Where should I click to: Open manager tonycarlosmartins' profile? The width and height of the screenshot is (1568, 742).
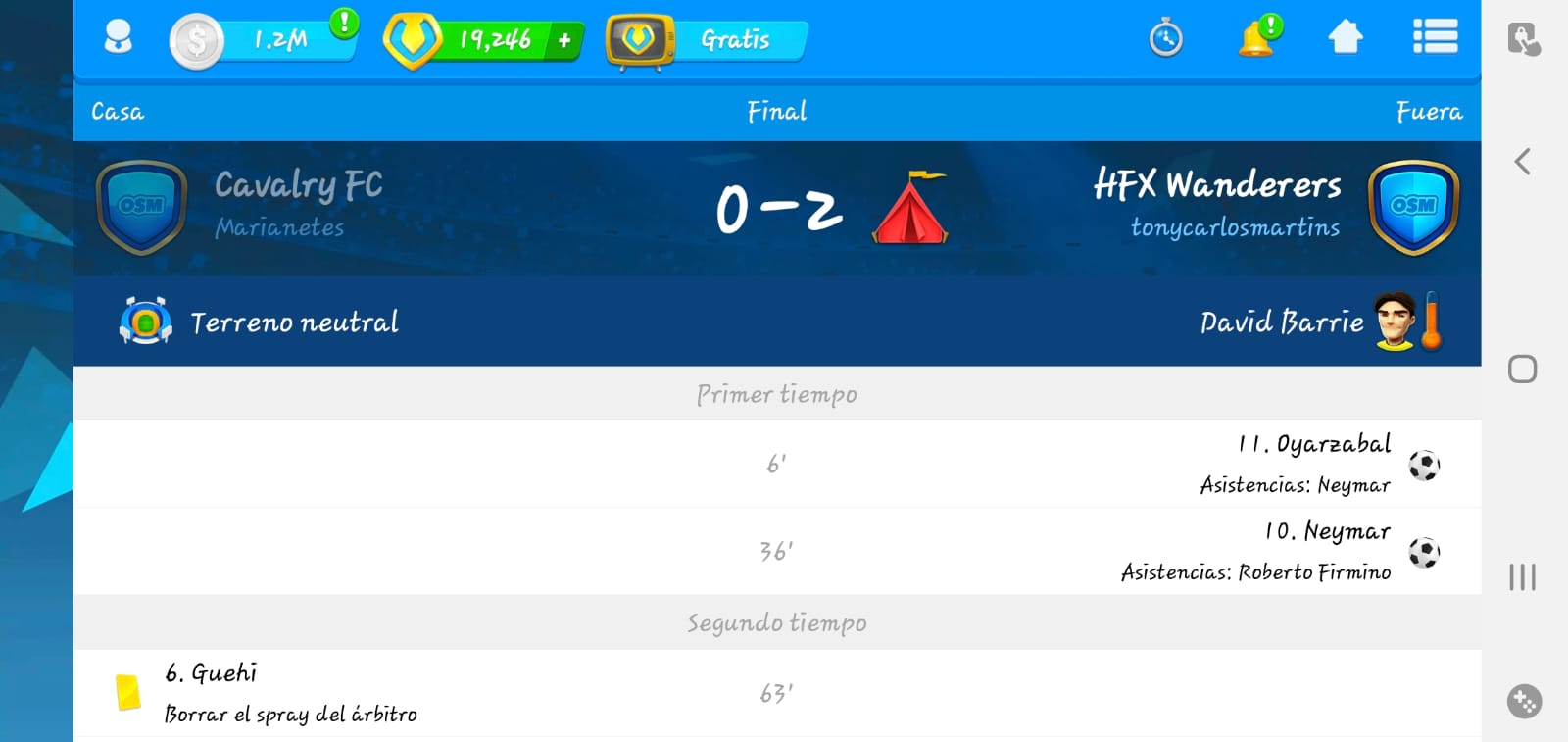[1235, 227]
